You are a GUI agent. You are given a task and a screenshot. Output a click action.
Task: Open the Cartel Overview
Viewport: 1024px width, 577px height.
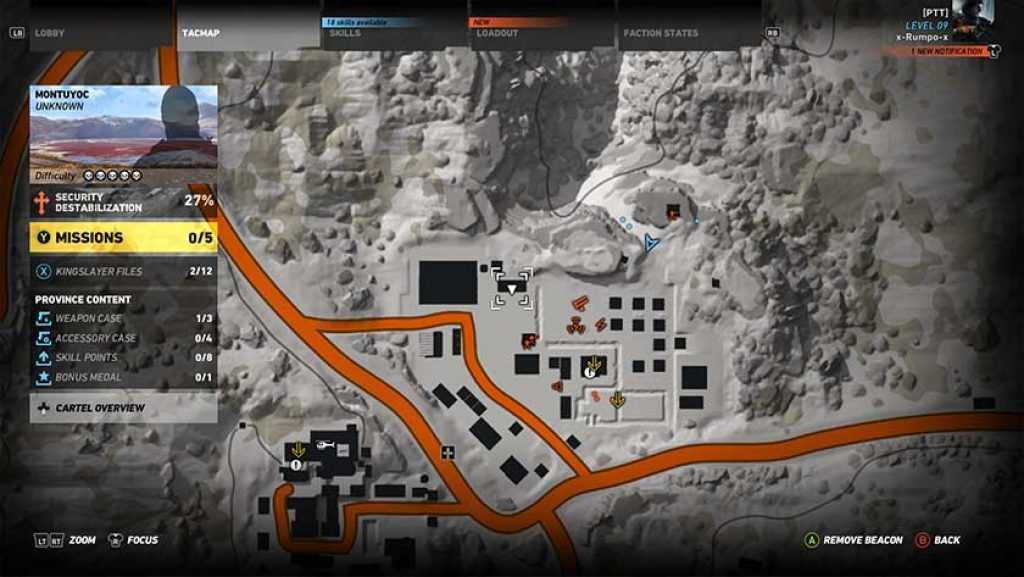pos(123,408)
